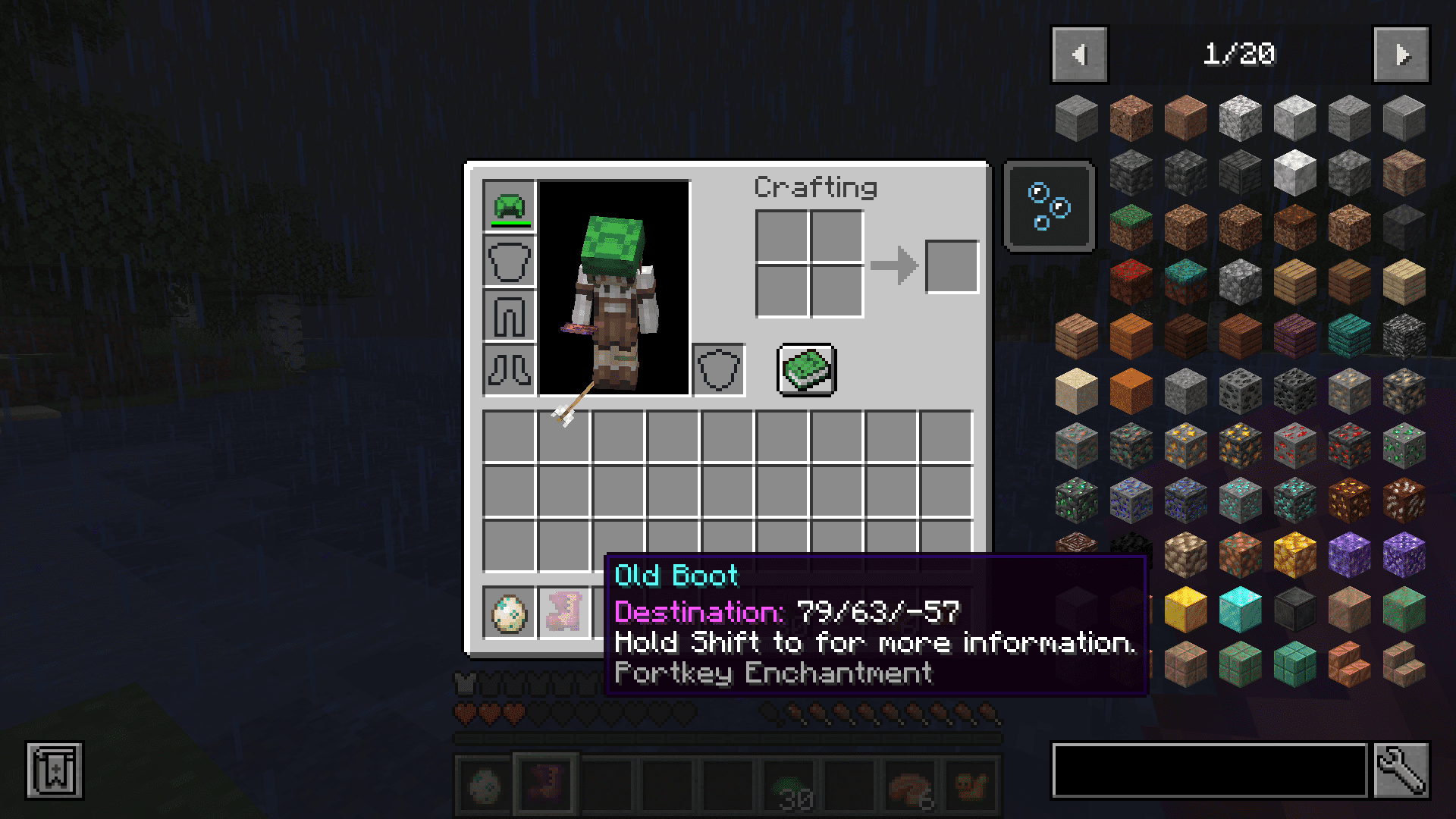1456x819 pixels.
Task: Select the netherite block in item list
Action: [1294, 610]
